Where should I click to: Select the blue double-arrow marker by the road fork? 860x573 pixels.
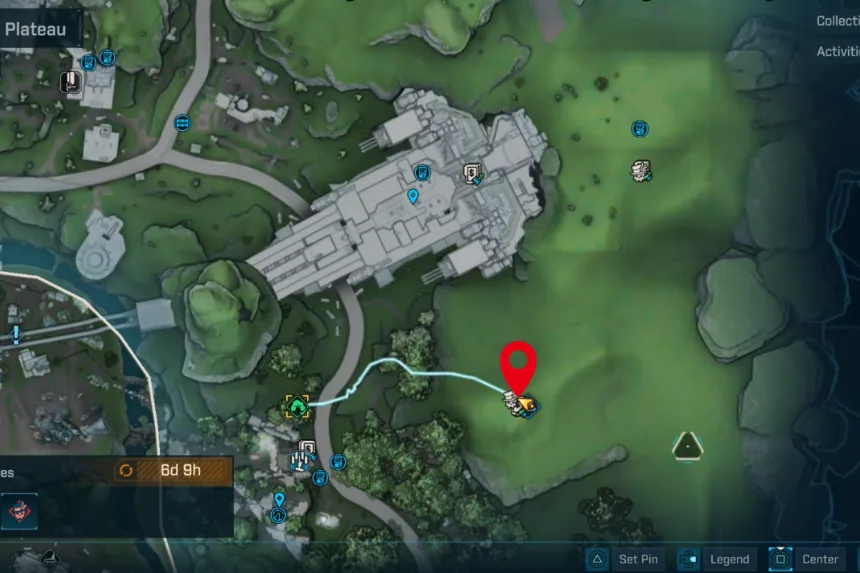click(x=182, y=122)
